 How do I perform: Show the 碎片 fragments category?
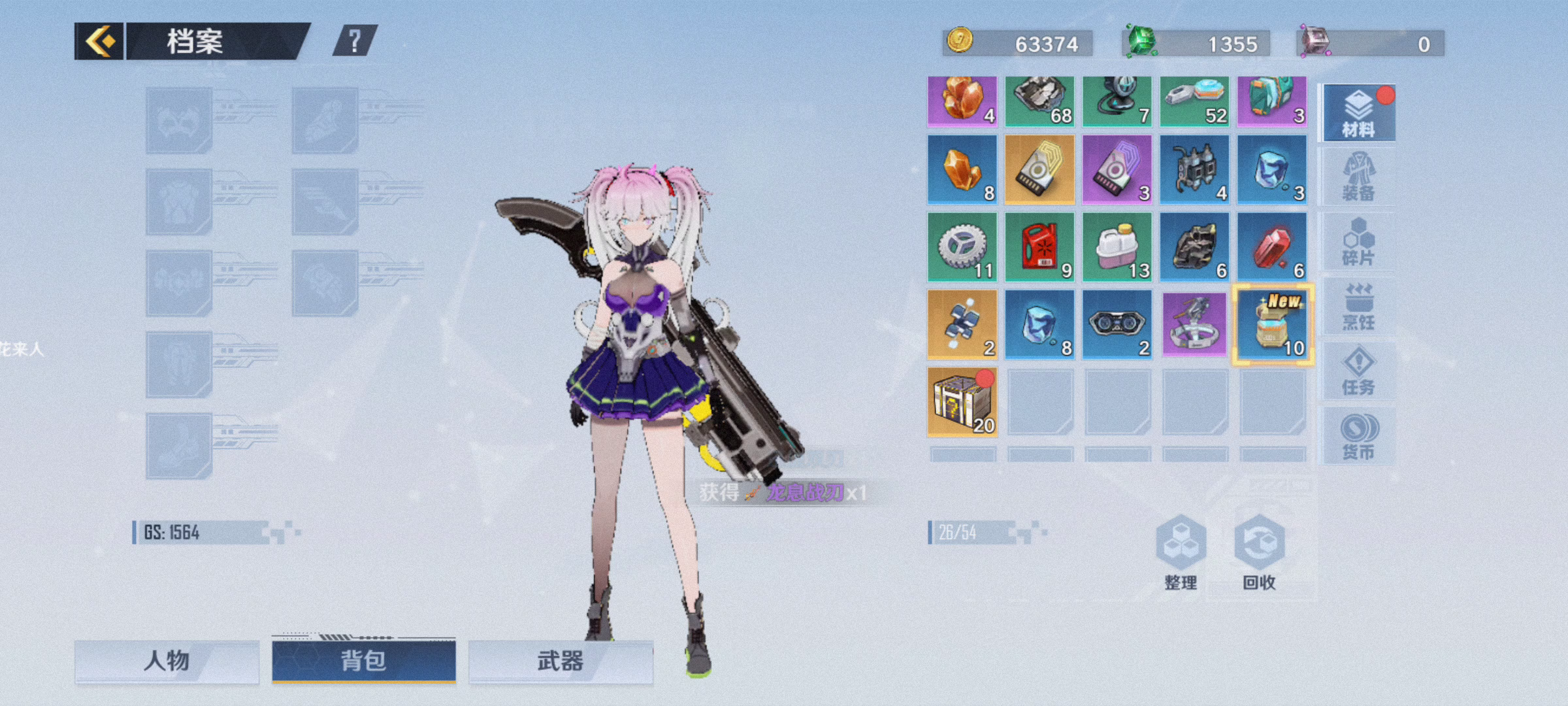[1359, 242]
